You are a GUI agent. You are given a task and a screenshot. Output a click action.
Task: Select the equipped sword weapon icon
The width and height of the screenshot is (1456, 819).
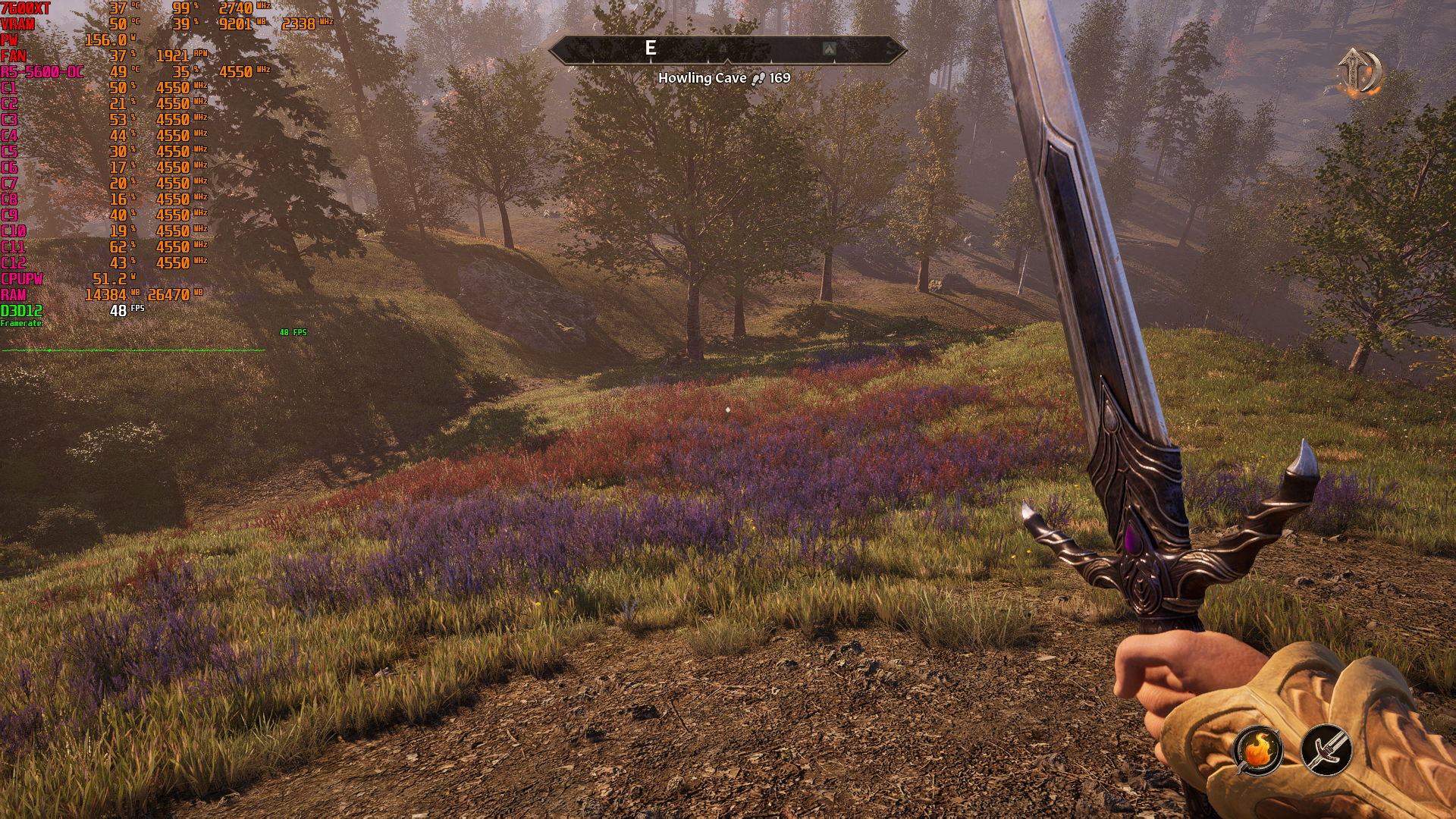click(1326, 750)
